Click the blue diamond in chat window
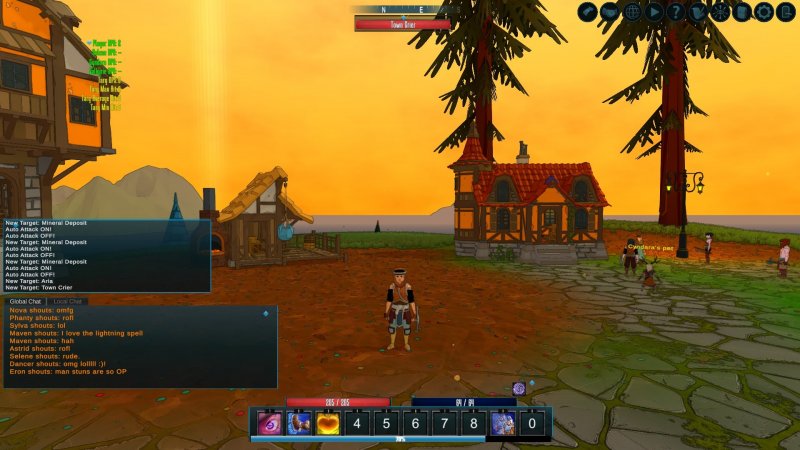This screenshot has width=800, height=450. click(265, 314)
